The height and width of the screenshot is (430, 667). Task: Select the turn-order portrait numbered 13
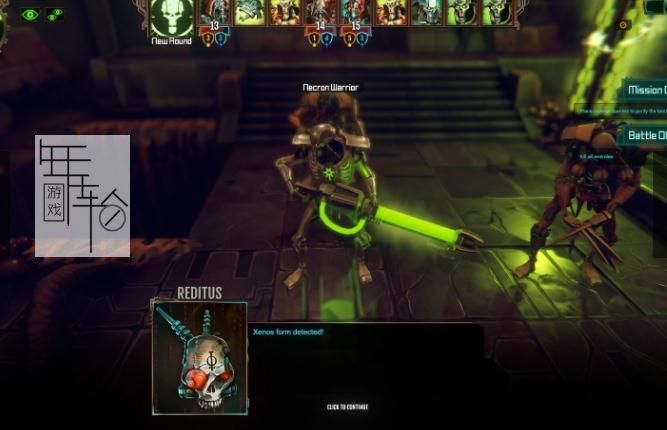point(214,14)
